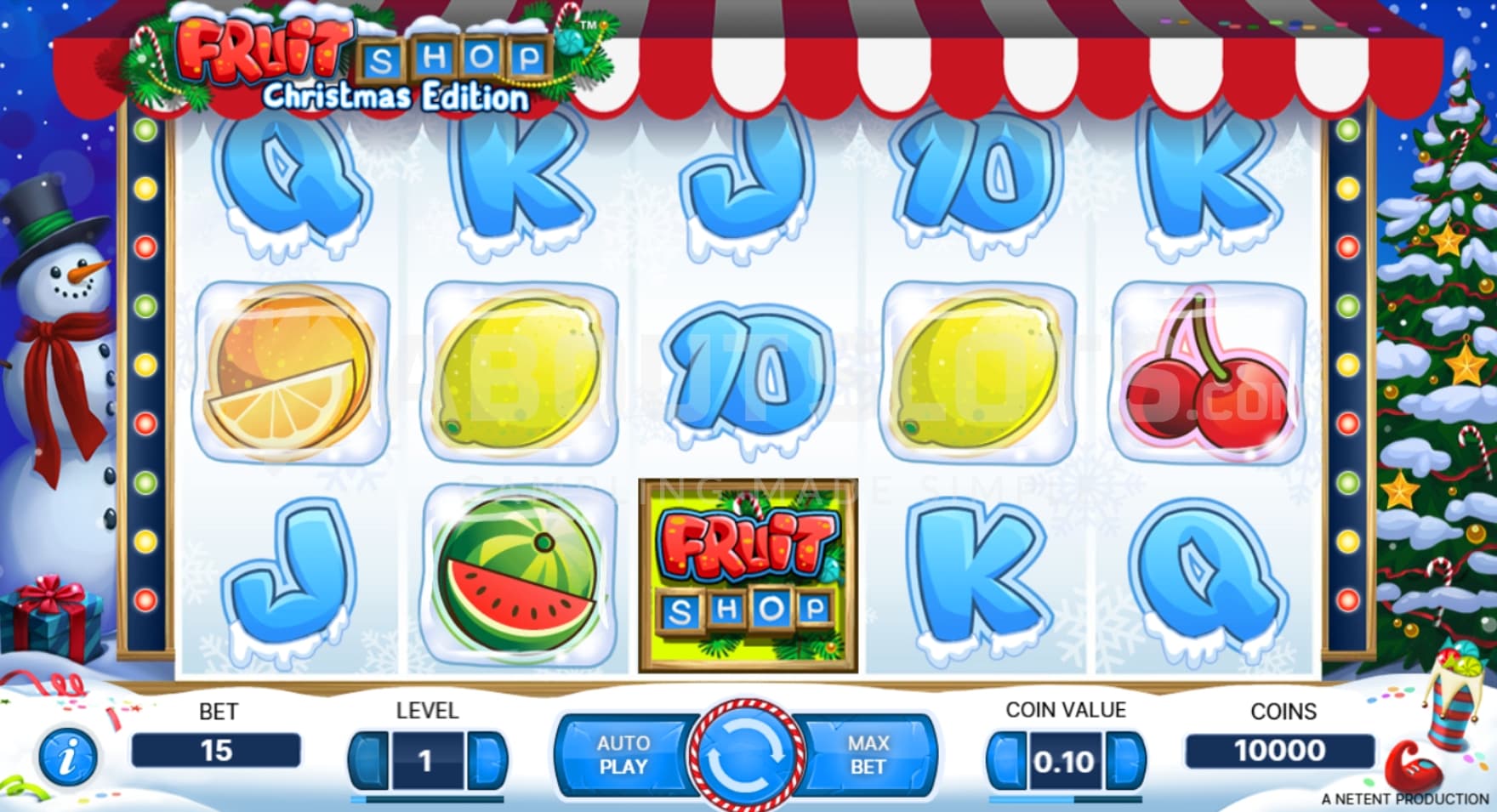Open the paytable info button
Image resolution: width=1497 pixels, height=812 pixels.
(67, 756)
